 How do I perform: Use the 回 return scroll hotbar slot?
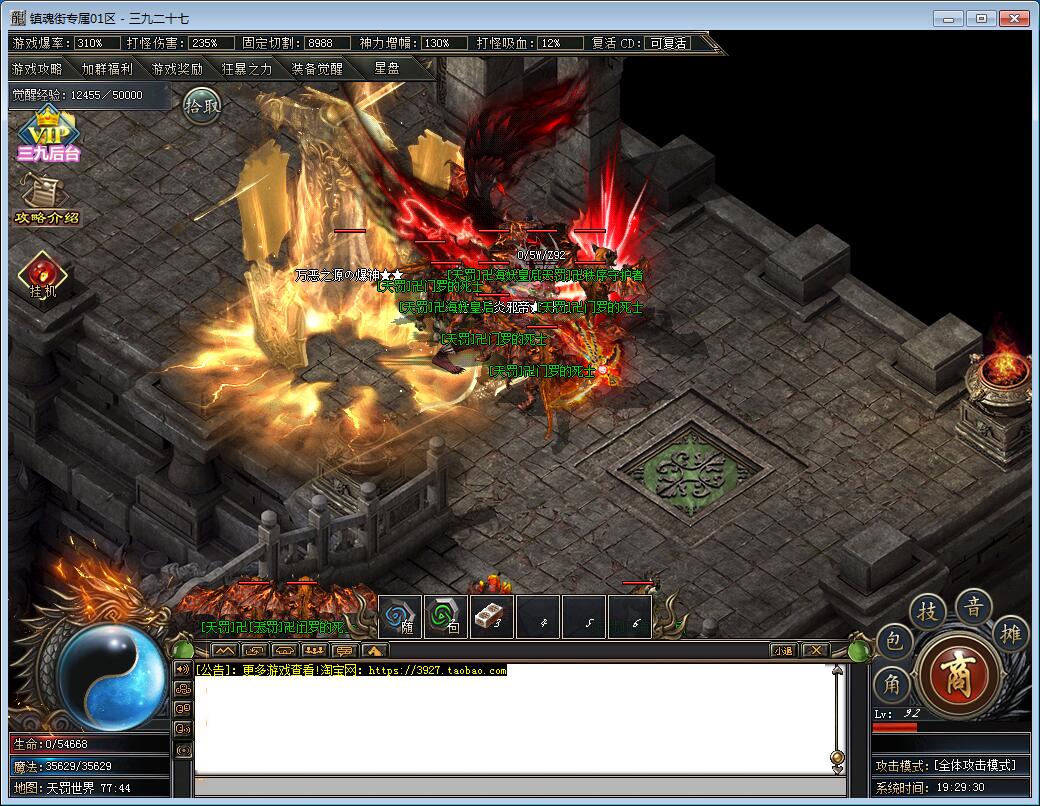[x=447, y=617]
